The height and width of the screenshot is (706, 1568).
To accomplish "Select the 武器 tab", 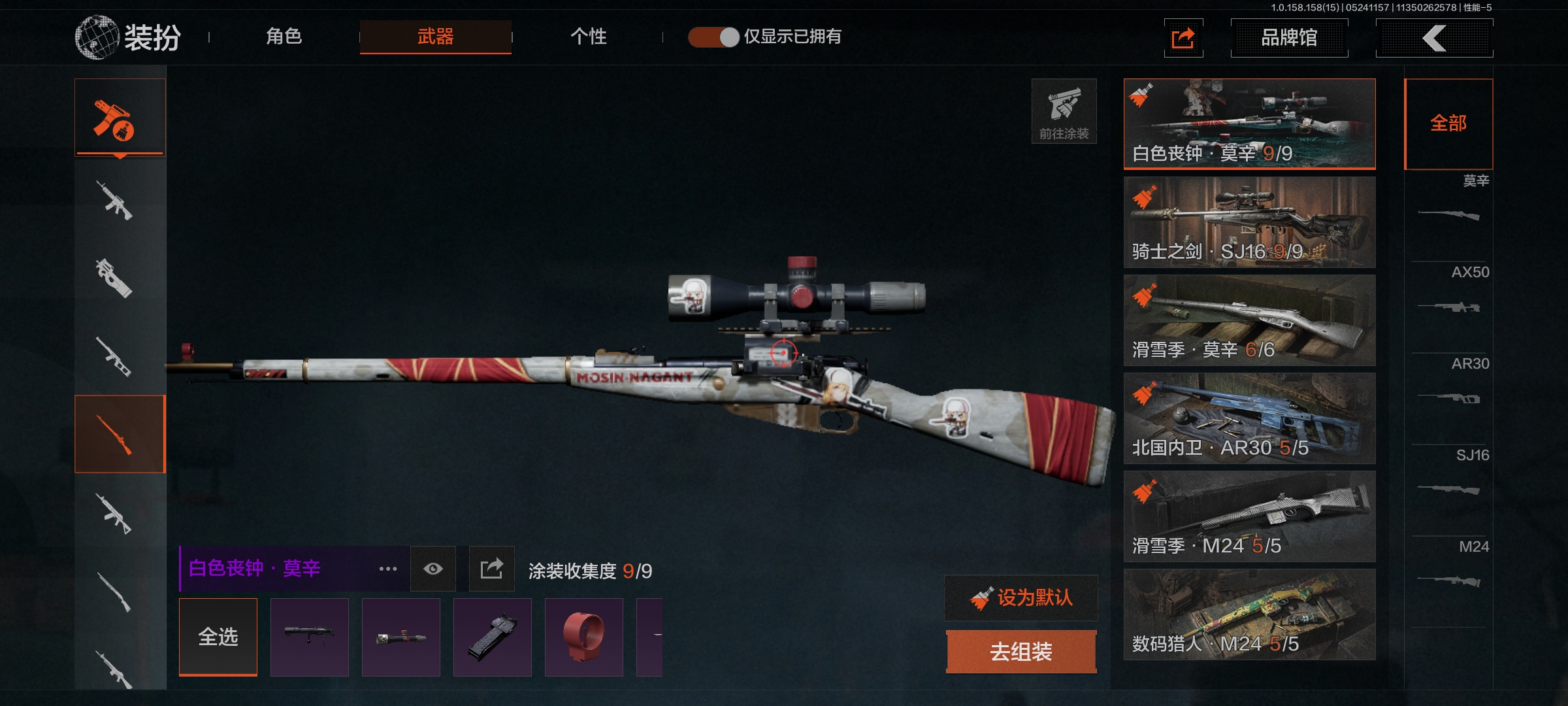I will [x=435, y=37].
